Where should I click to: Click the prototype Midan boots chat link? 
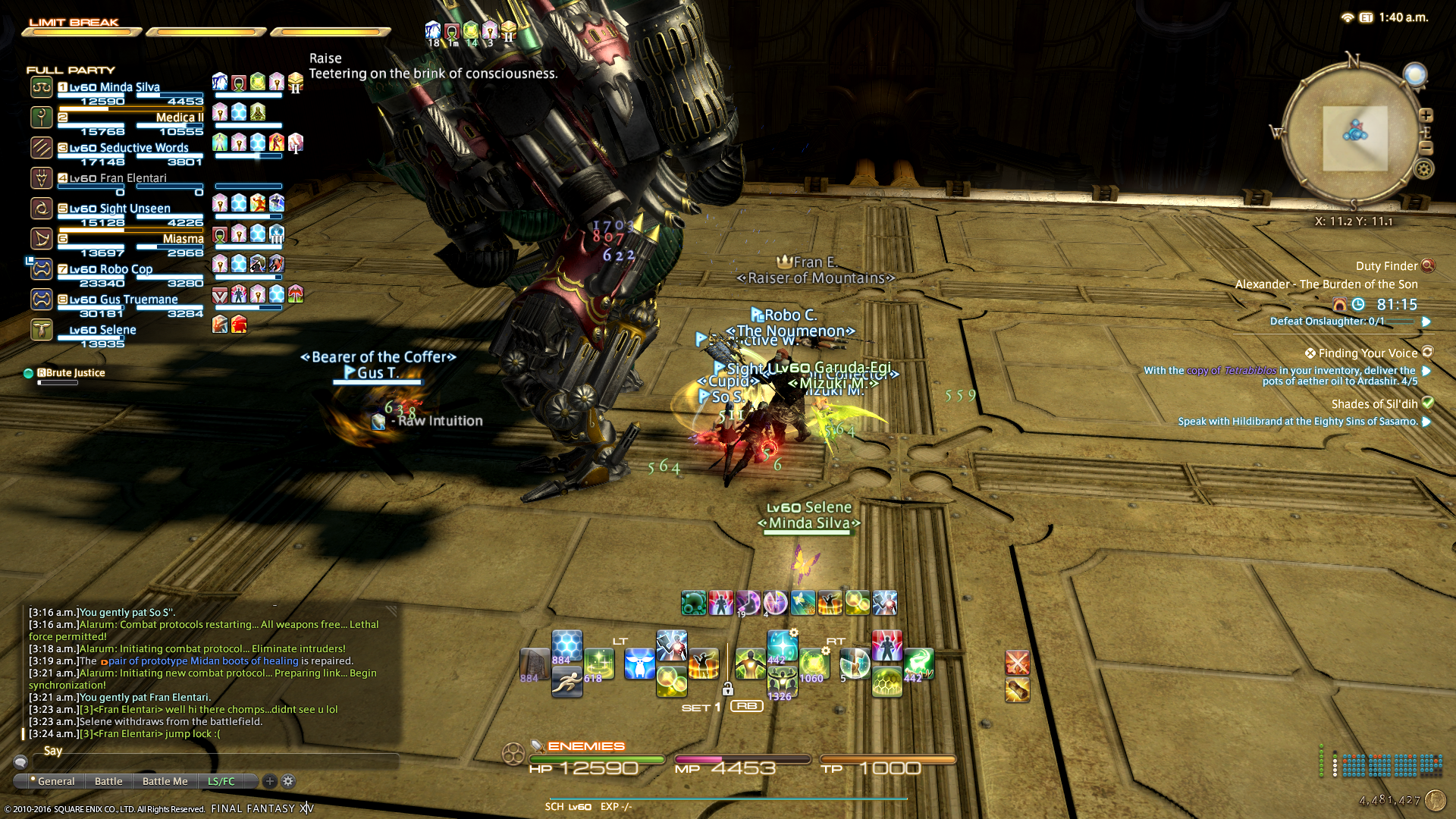pos(203,661)
